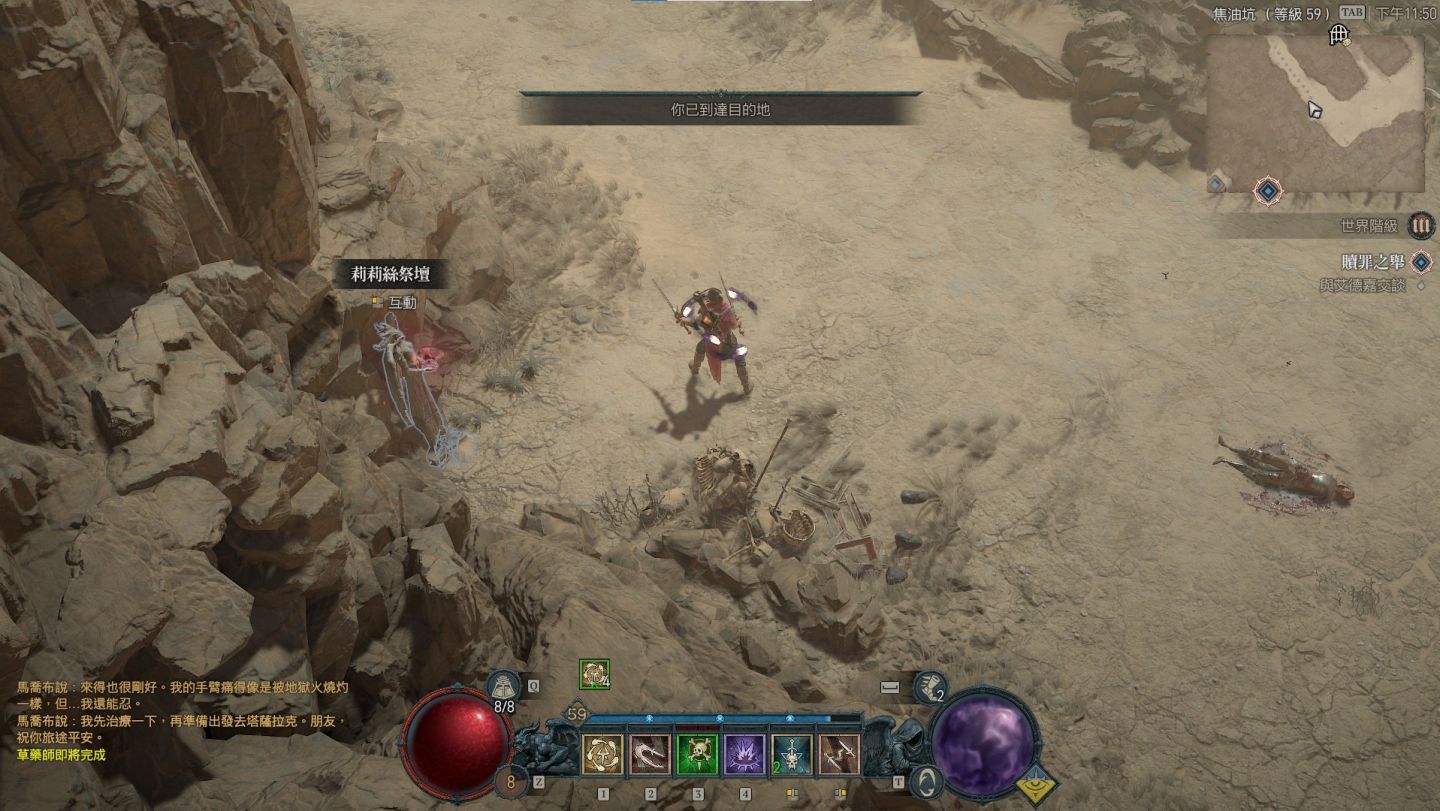Cast the green skull skill
The height and width of the screenshot is (811, 1440).
tap(697, 755)
